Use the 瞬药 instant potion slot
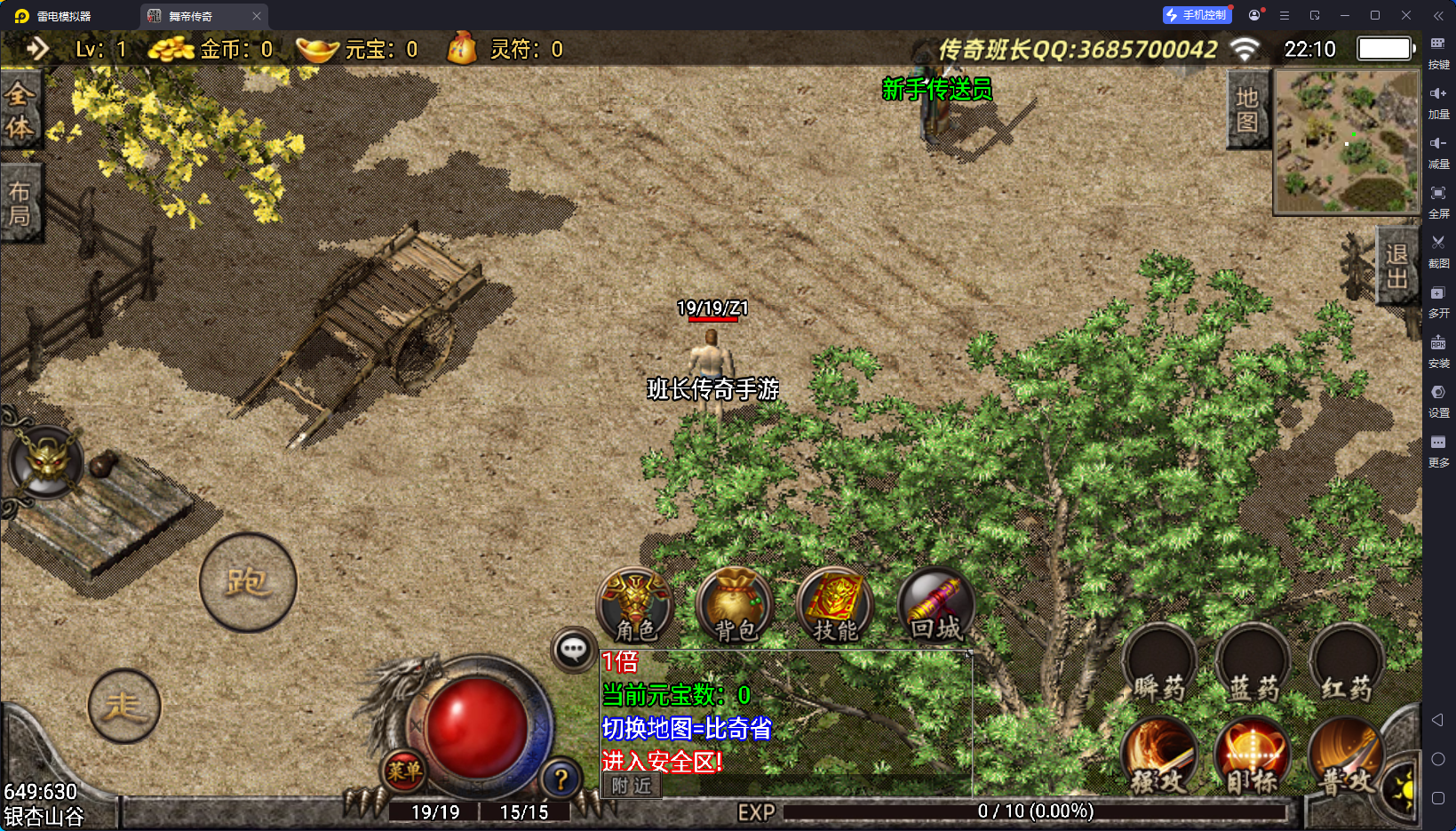 click(1159, 666)
